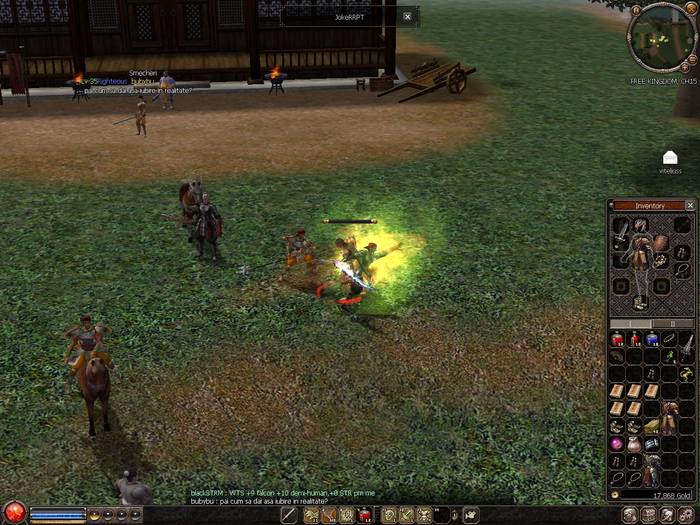The image size is (700, 525).
Task: Use the red potion quickslot on hotbar
Action: 365,515
